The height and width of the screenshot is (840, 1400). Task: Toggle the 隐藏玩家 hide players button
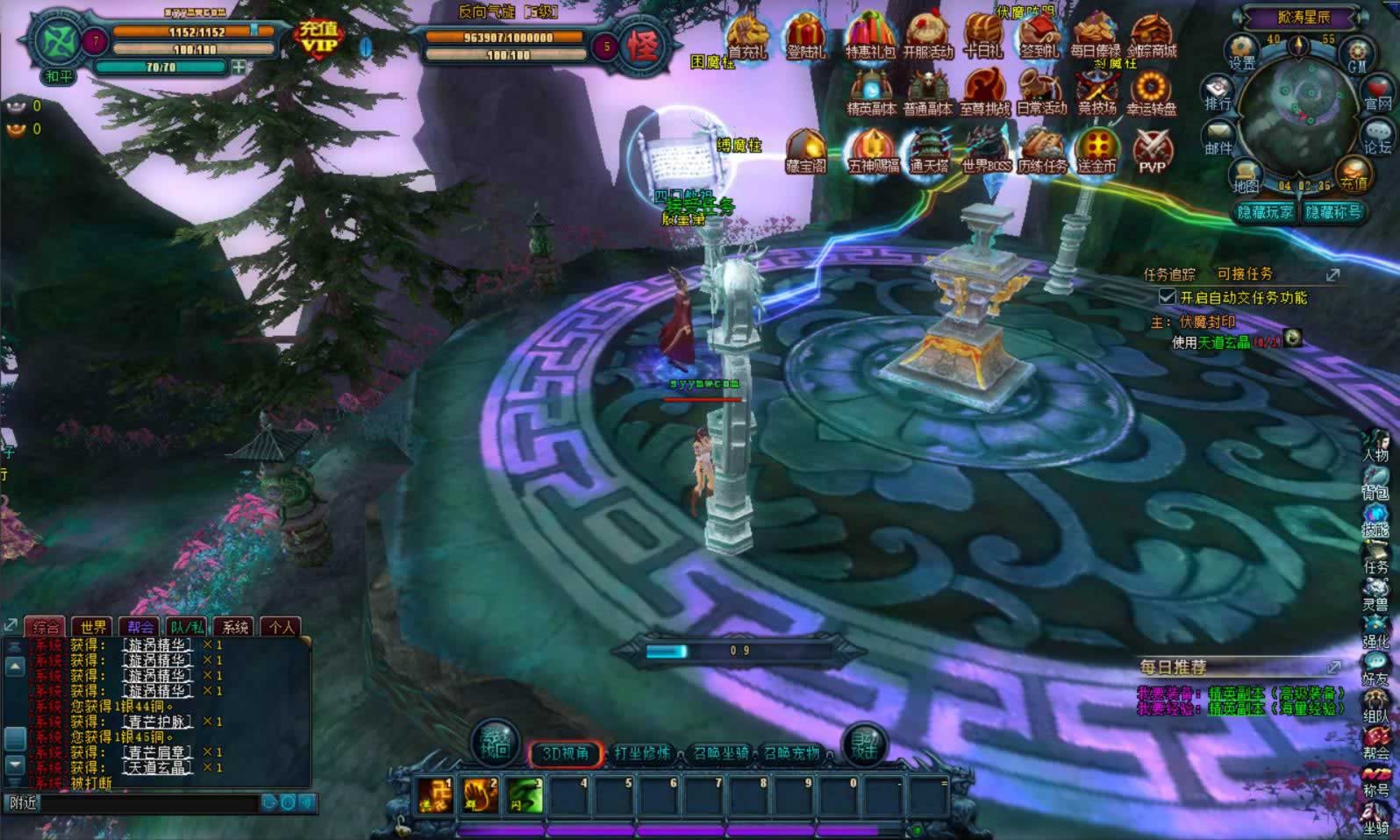pyautogui.click(x=1265, y=212)
